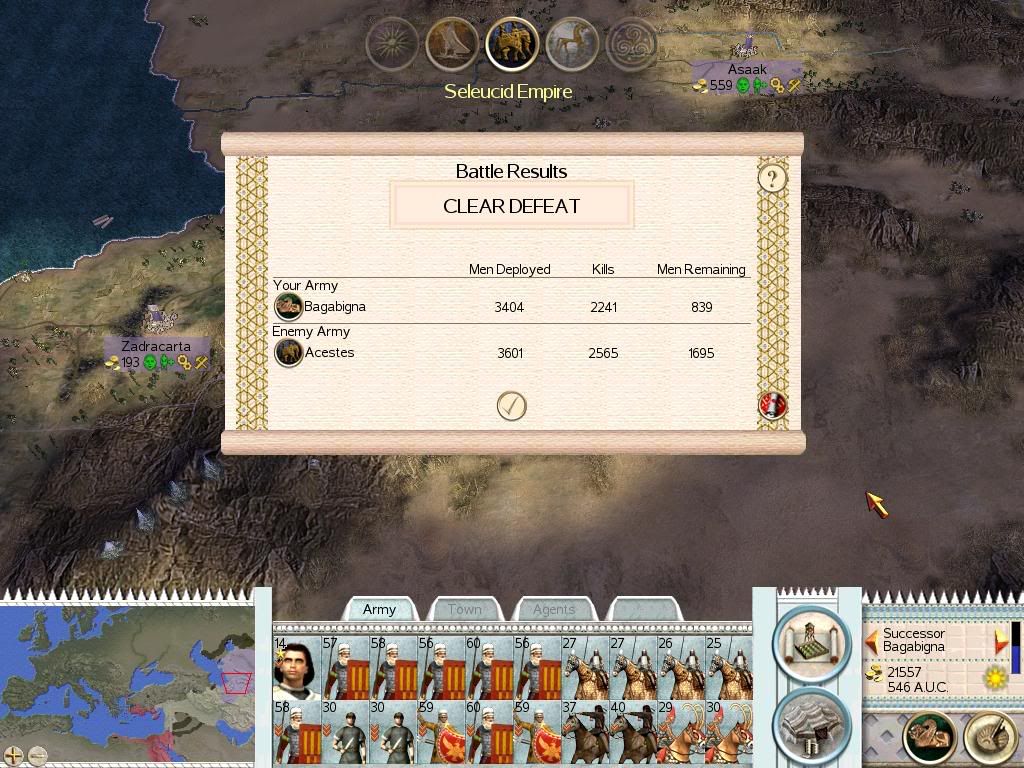
Task: Open the Town tab
Action: pos(464,609)
